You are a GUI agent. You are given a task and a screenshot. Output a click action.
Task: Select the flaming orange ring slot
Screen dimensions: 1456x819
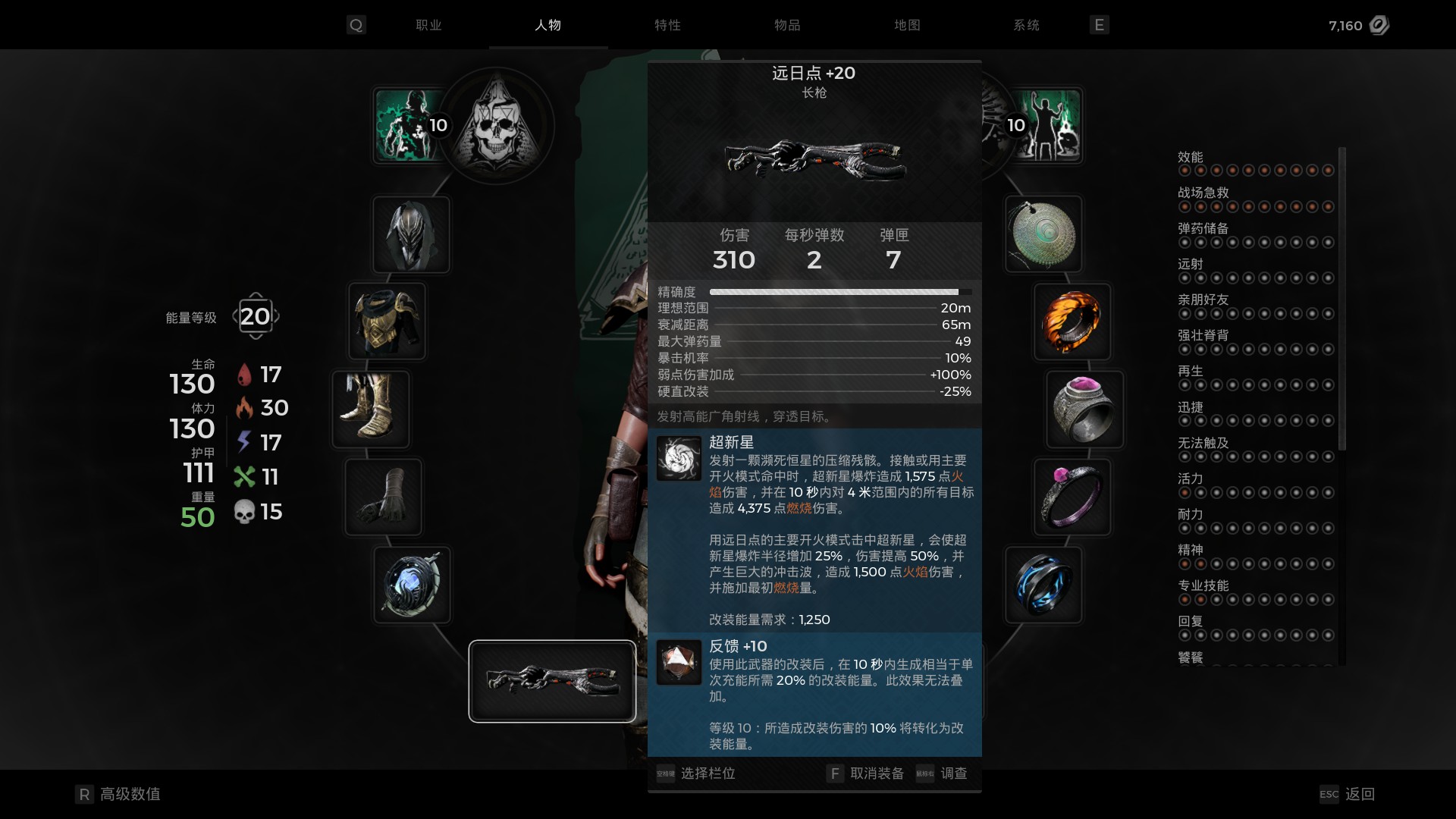(1072, 322)
